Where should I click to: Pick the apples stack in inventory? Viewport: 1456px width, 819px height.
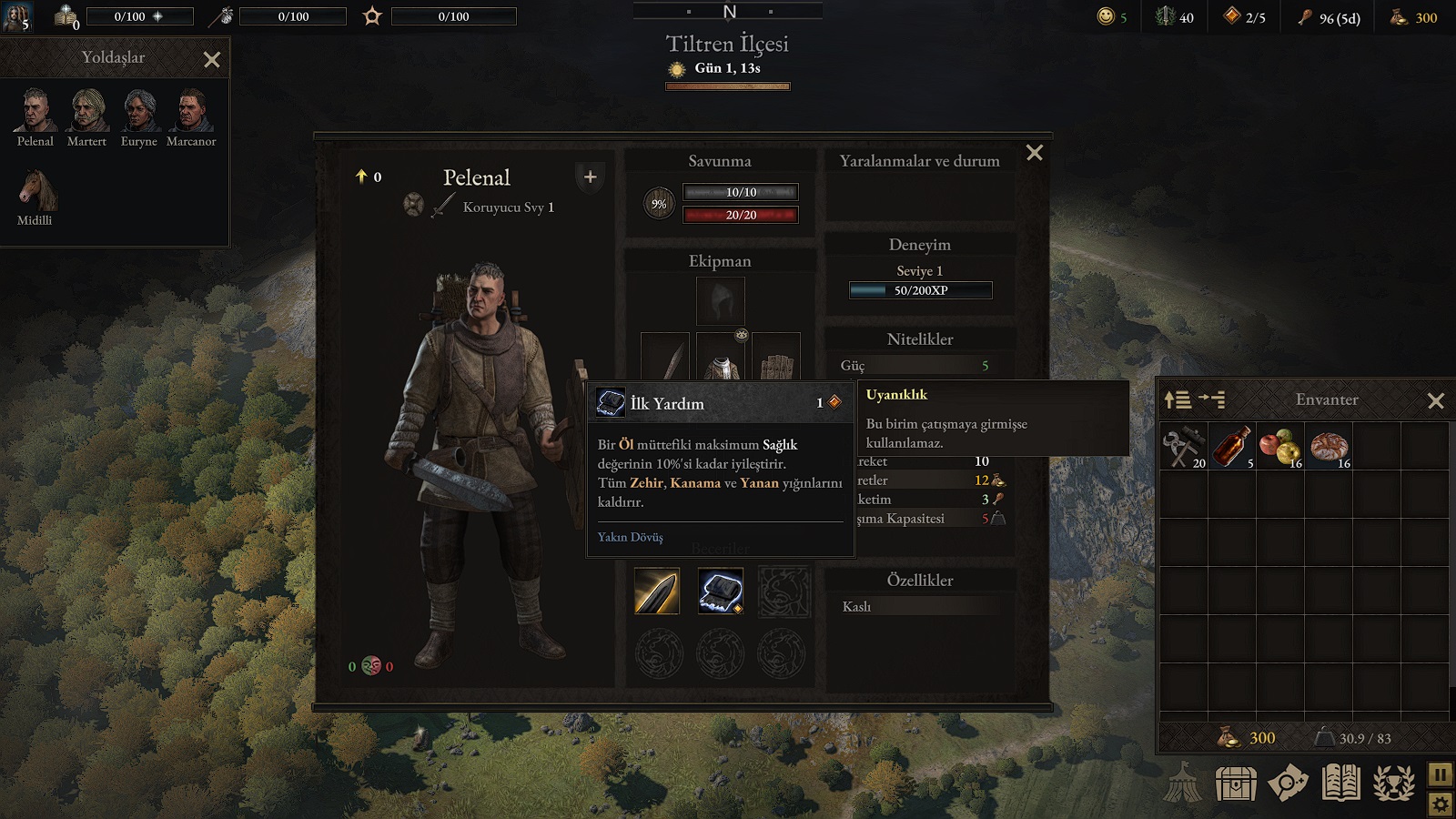pyautogui.click(x=1279, y=447)
